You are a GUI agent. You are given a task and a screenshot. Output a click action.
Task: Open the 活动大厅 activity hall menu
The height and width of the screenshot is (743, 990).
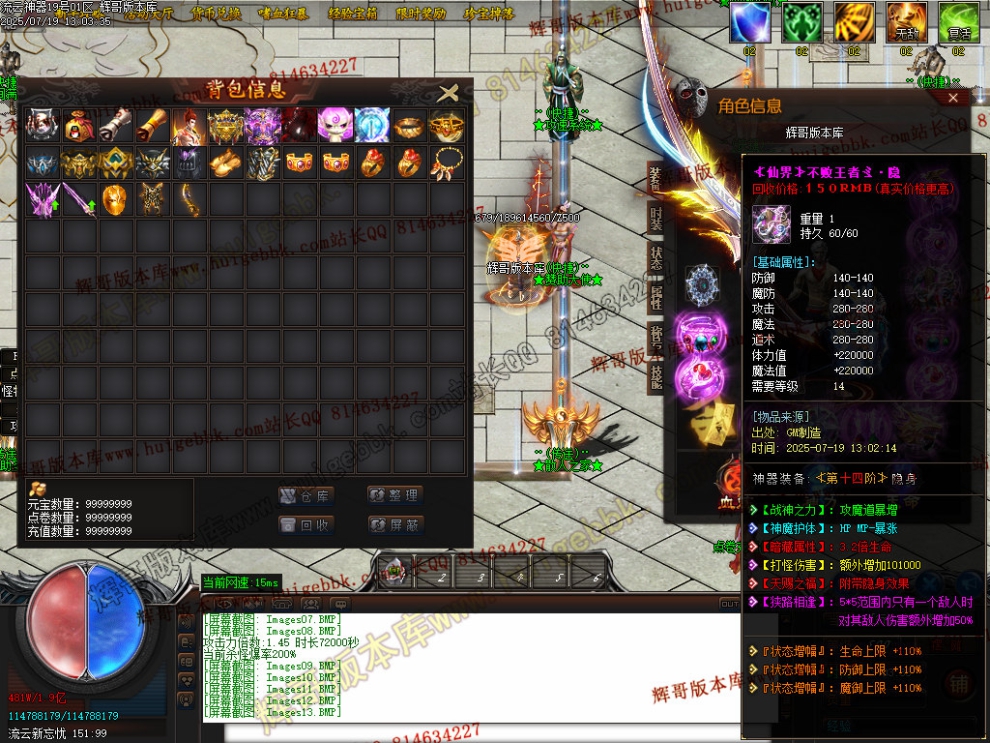[147, 14]
